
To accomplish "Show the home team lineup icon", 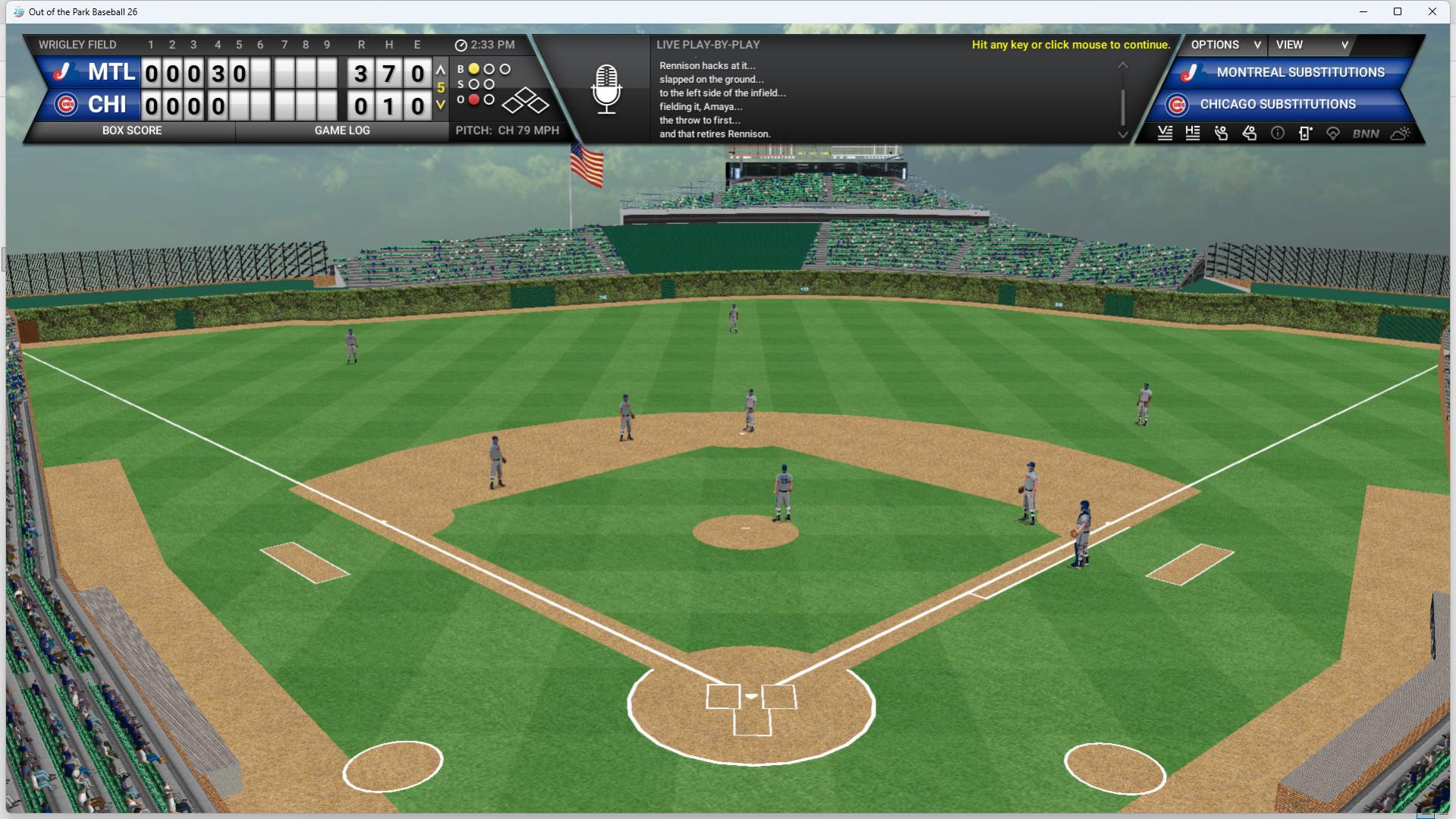I will 1193,134.
